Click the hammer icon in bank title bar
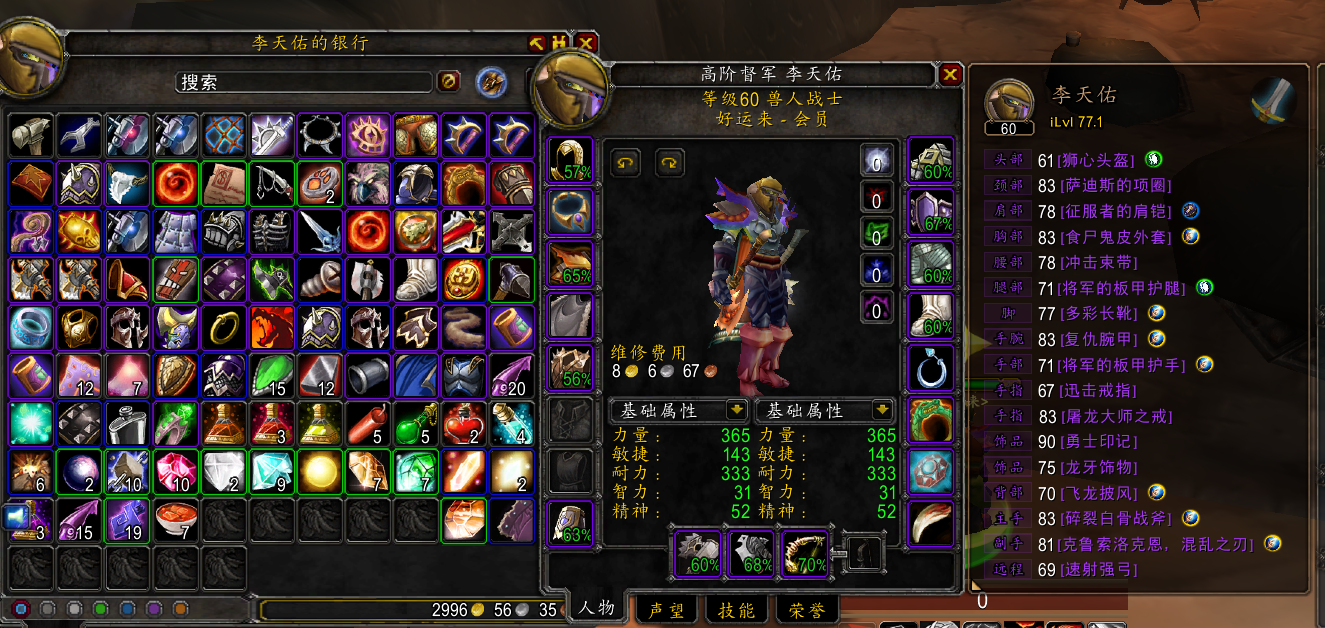The height and width of the screenshot is (628, 1325). pyautogui.click(x=537, y=43)
